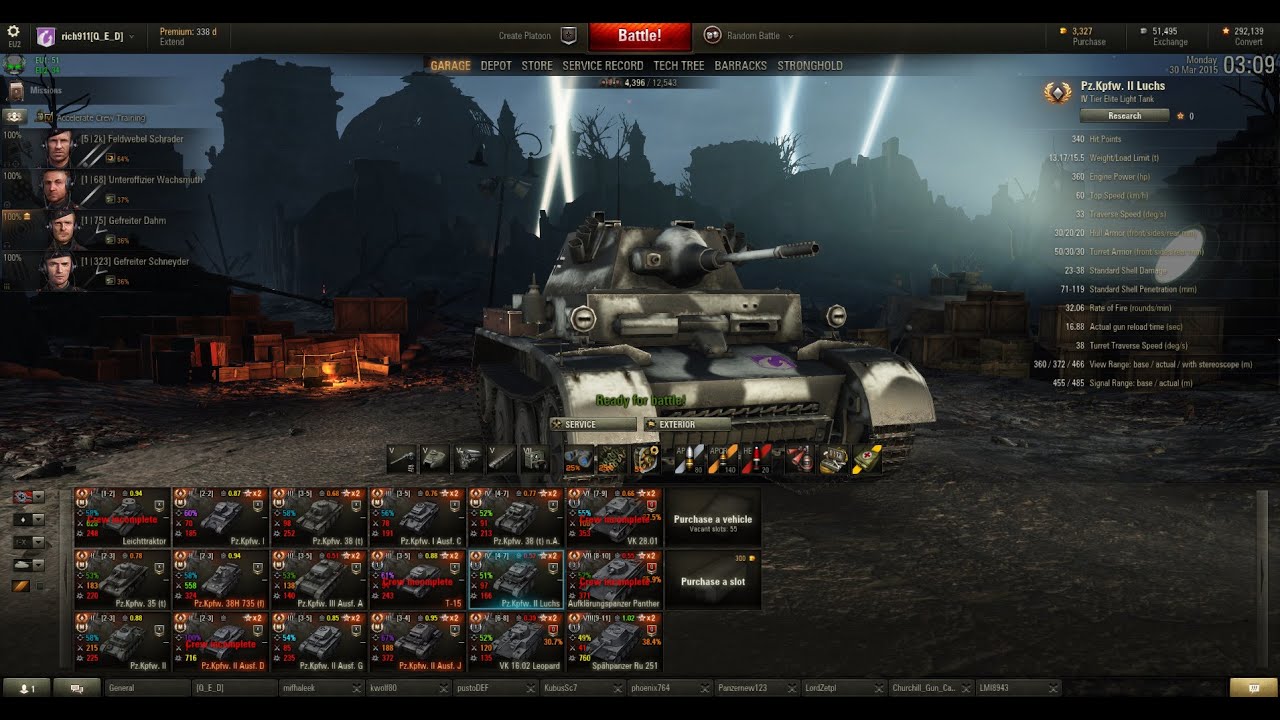
Task: Open the Depot tab
Action: click(x=496, y=66)
